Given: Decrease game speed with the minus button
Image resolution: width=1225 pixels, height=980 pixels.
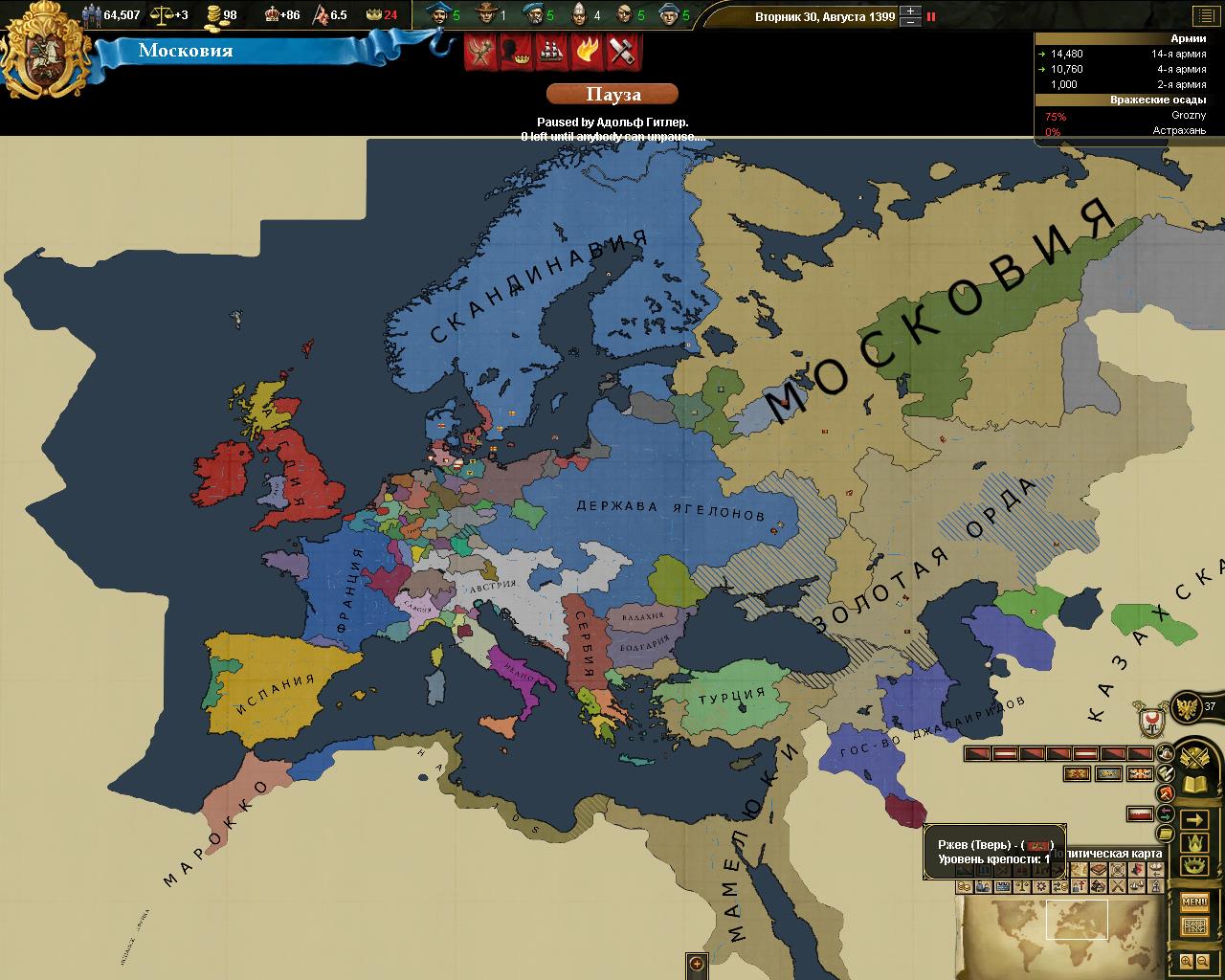Looking at the screenshot, I should coord(911,22).
